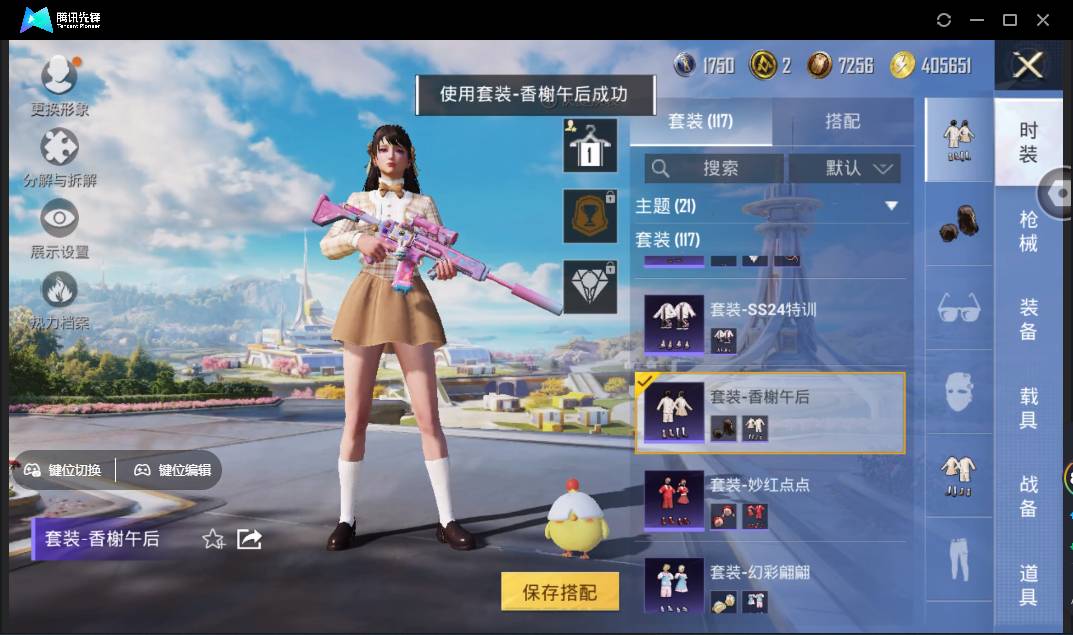Save the outfit with 保存搭配
The image size is (1073, 635).
[x=559, y=592]
